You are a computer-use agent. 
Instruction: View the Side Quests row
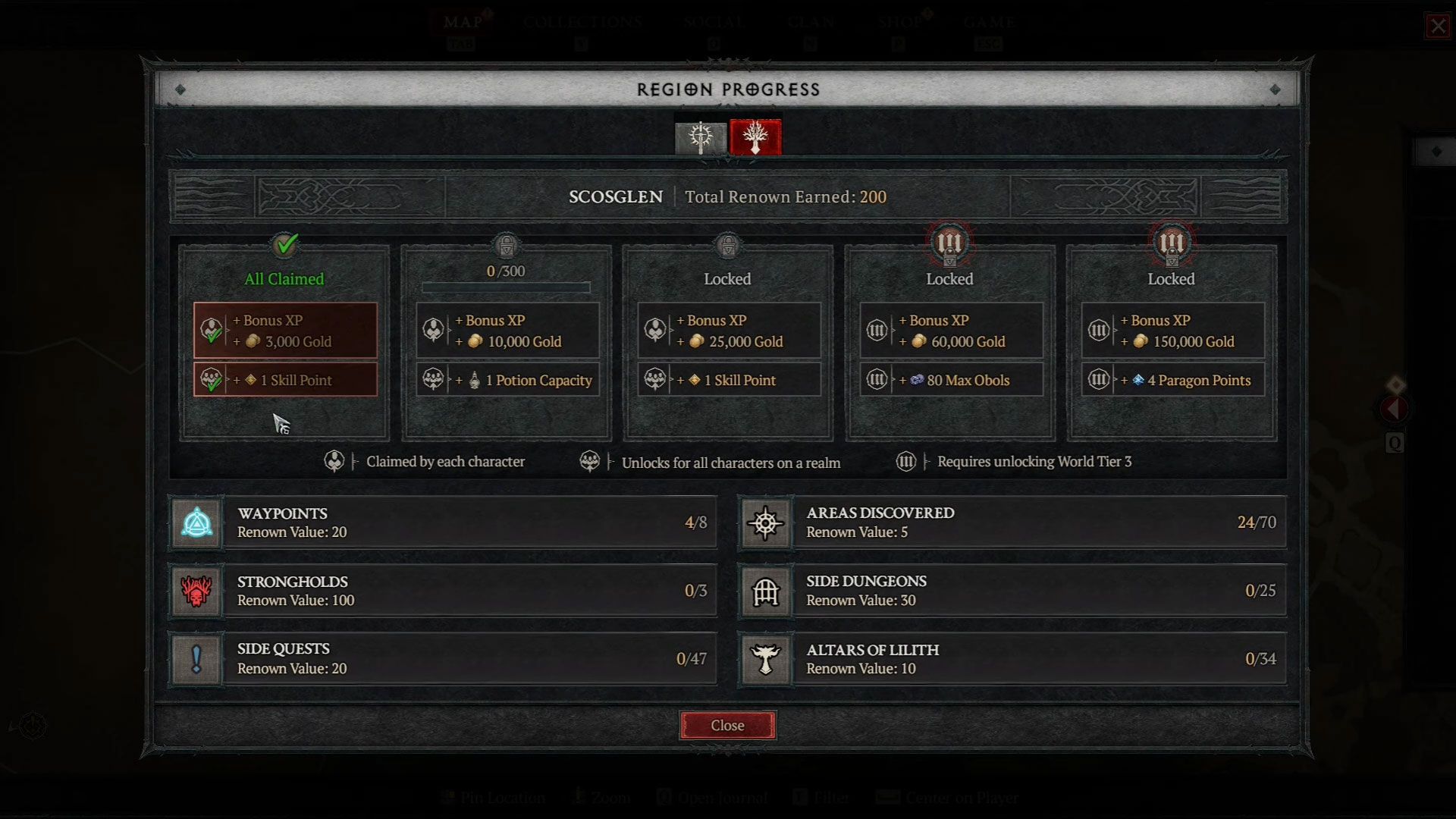(444, 659)
